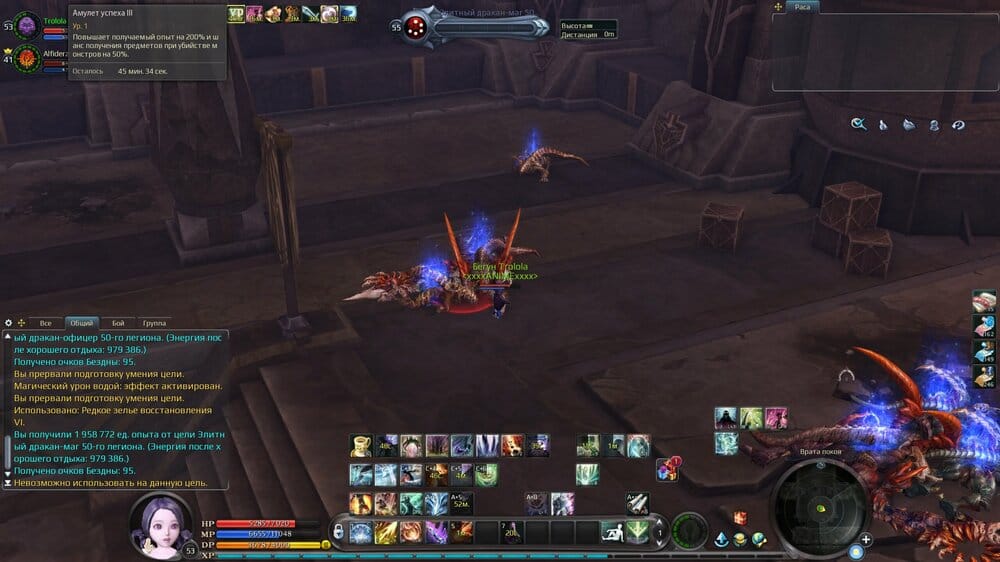Click the magnifying glass search icon
The image size is (1000, 562).
click(858, 124)
